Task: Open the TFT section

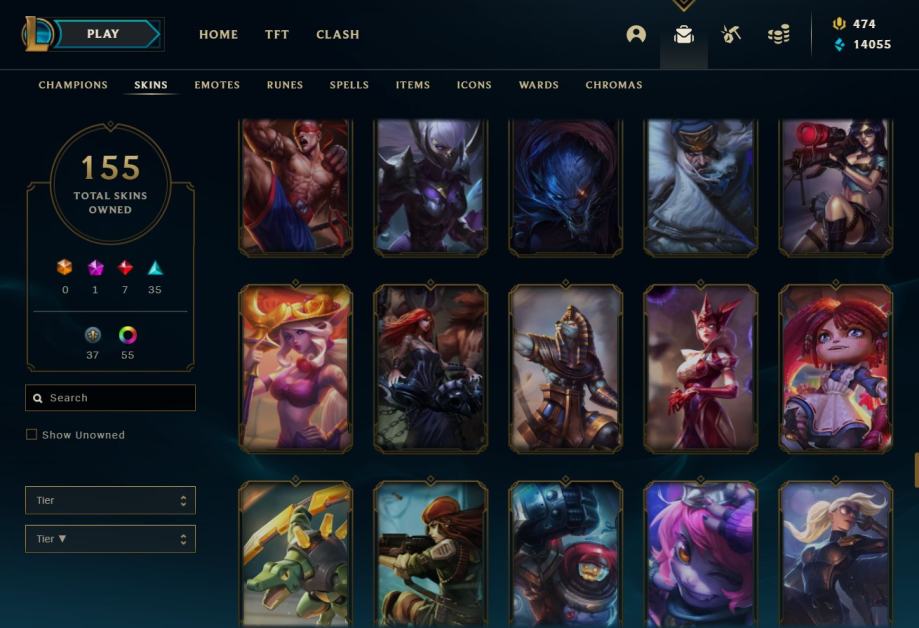Action: (277, 34)
